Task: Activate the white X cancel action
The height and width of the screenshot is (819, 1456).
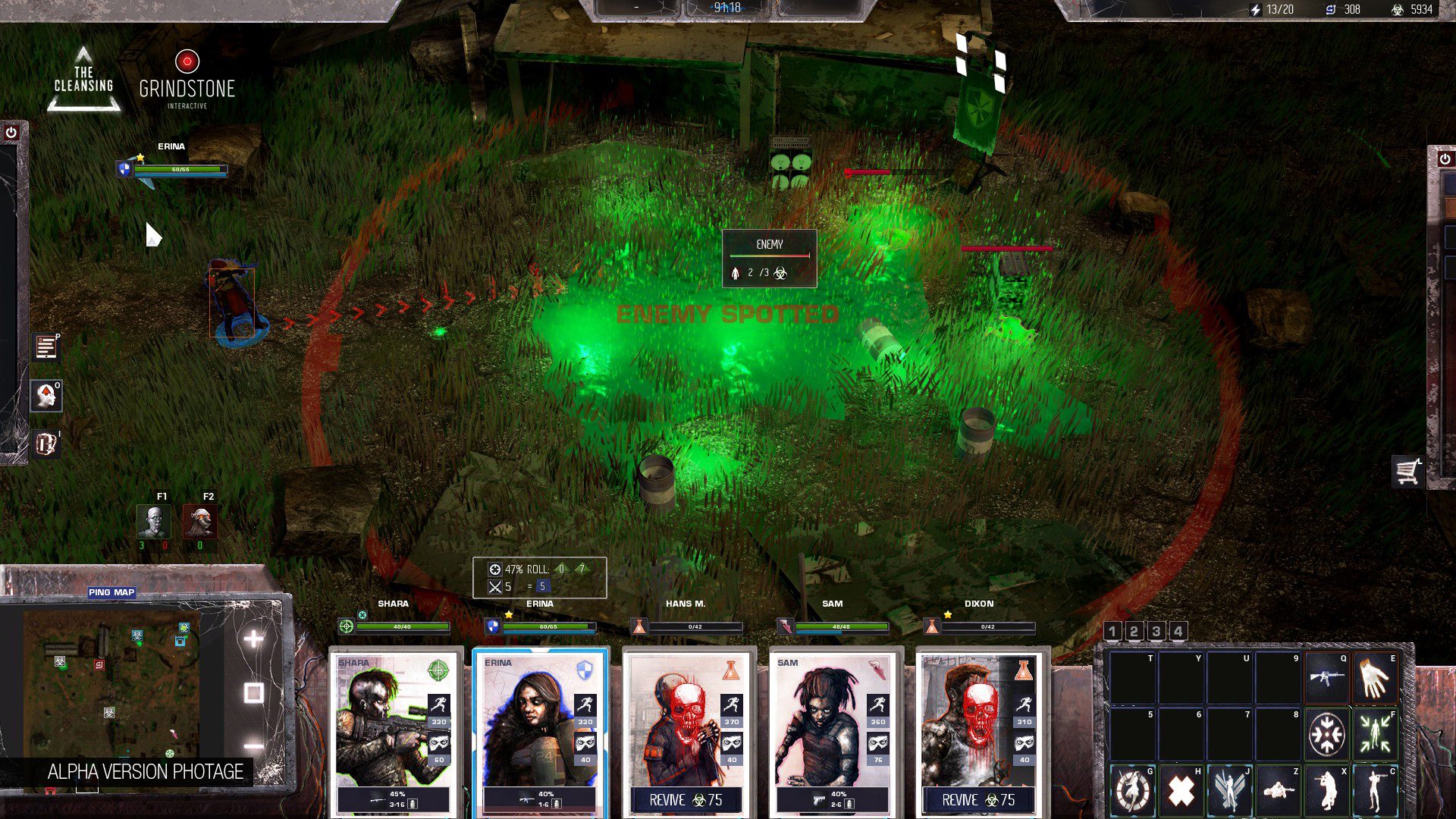Action: coord(1181,791)
